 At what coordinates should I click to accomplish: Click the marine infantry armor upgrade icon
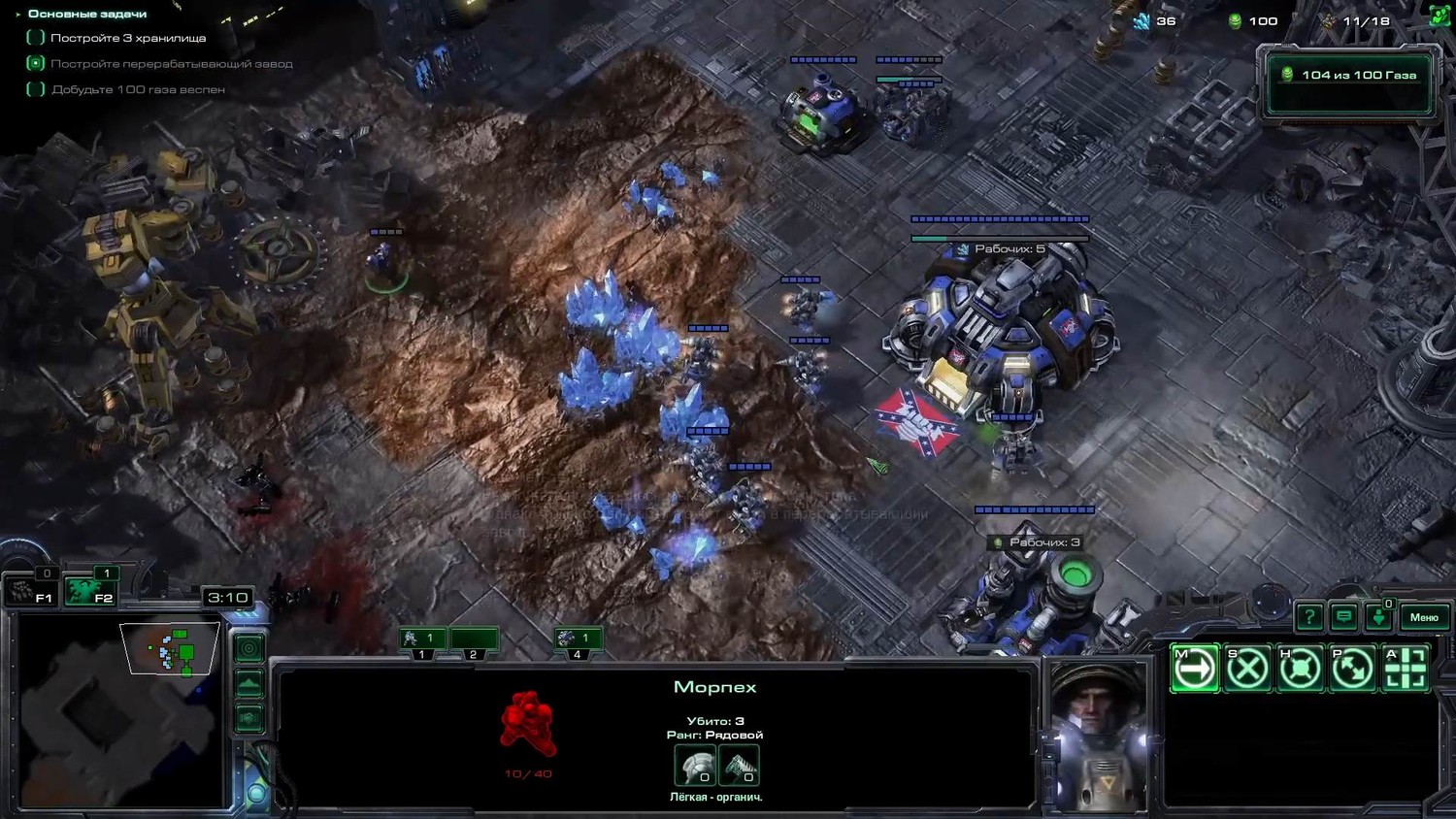[x=695, y=767]
